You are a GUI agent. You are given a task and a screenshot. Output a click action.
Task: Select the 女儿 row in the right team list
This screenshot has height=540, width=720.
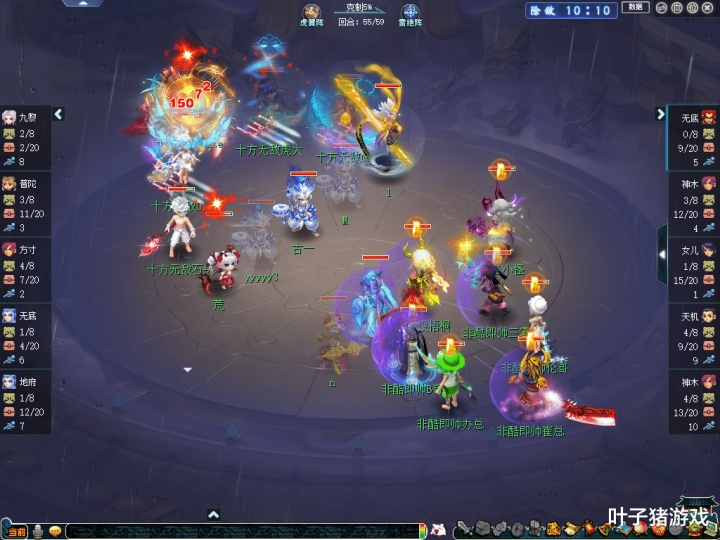(693, 269)
